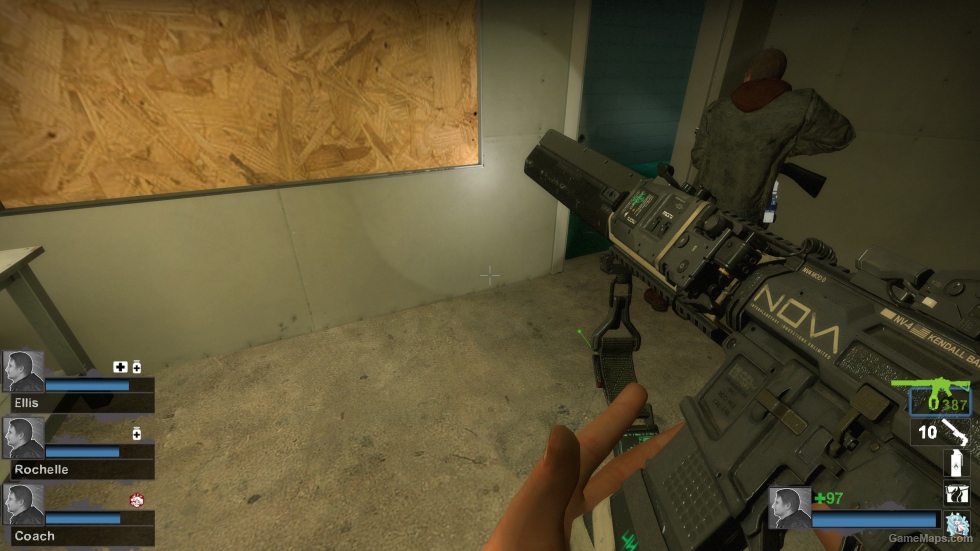Choose the defibrillator item slot
Screen dimensions: 980x551
point(956,492)
